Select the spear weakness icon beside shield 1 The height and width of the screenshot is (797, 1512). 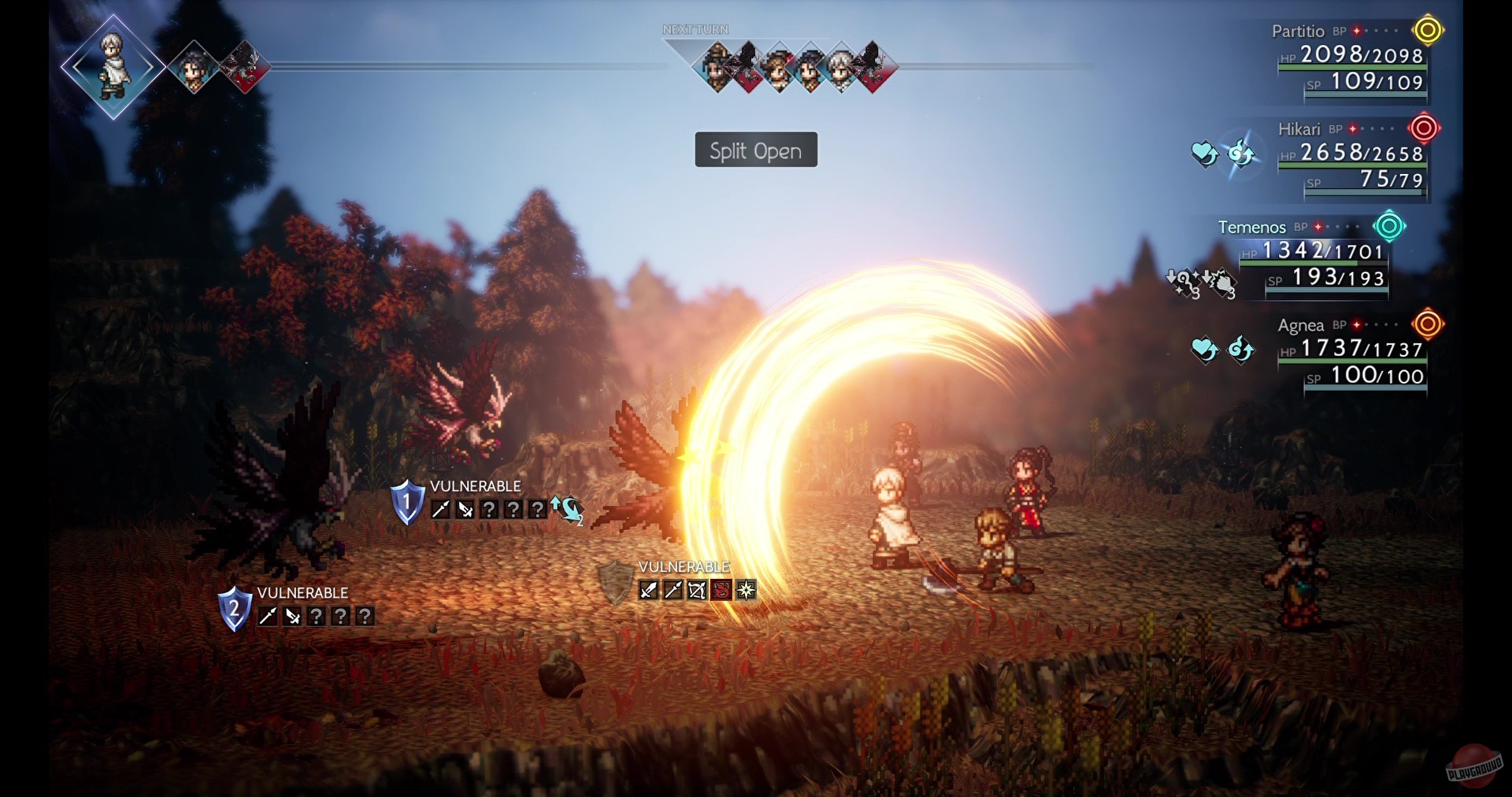click(439, 510)
